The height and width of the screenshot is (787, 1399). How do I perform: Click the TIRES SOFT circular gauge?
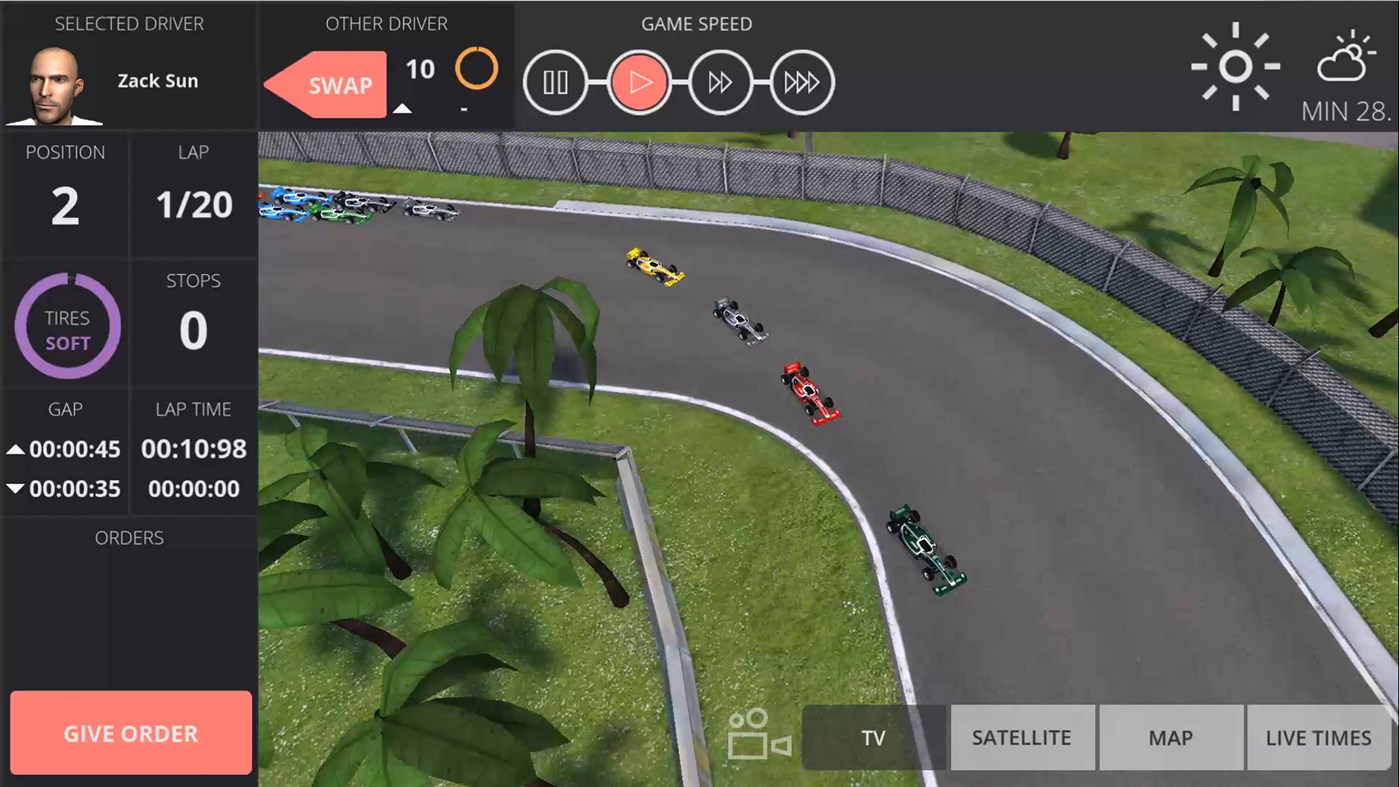coord(66,324)
